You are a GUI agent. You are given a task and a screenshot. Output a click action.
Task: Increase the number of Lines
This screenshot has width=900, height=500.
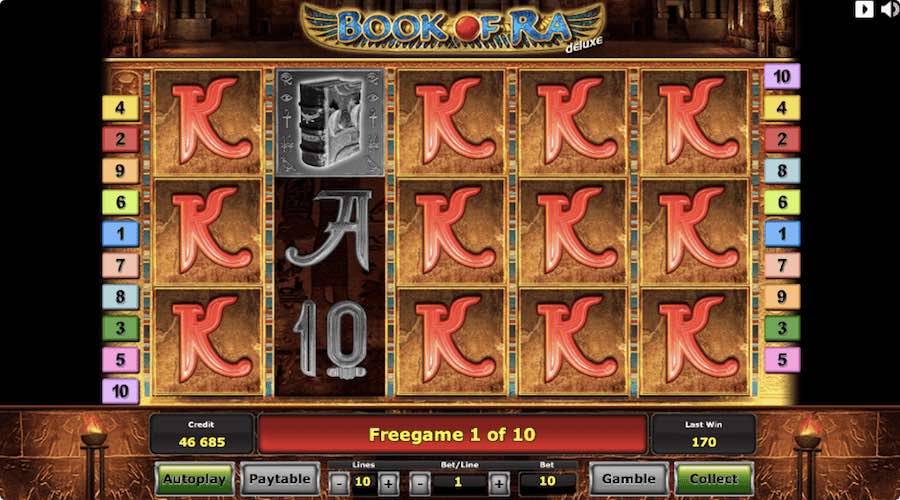point(388,482)
